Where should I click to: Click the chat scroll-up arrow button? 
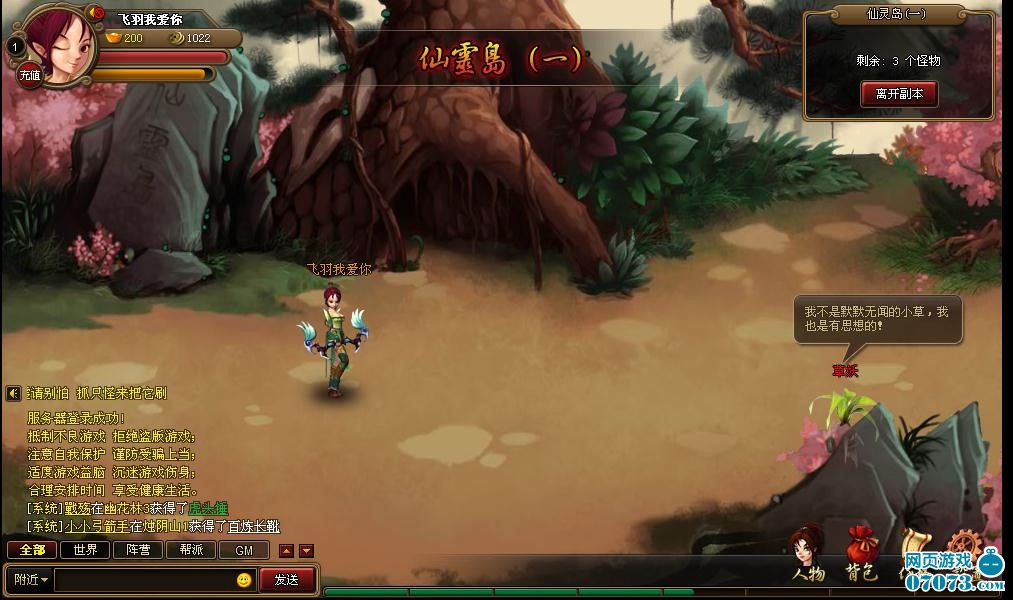pos(286,551)
